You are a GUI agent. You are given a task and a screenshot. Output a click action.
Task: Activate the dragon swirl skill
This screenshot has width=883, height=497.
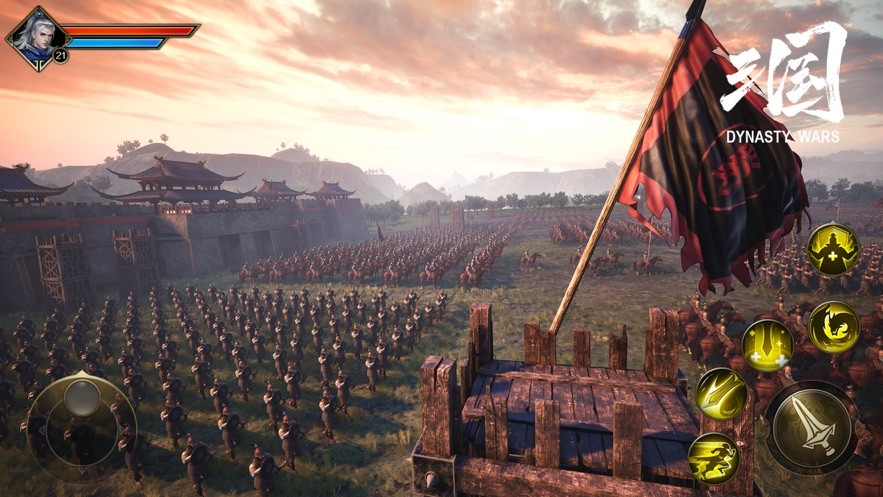tap(833, 326)
